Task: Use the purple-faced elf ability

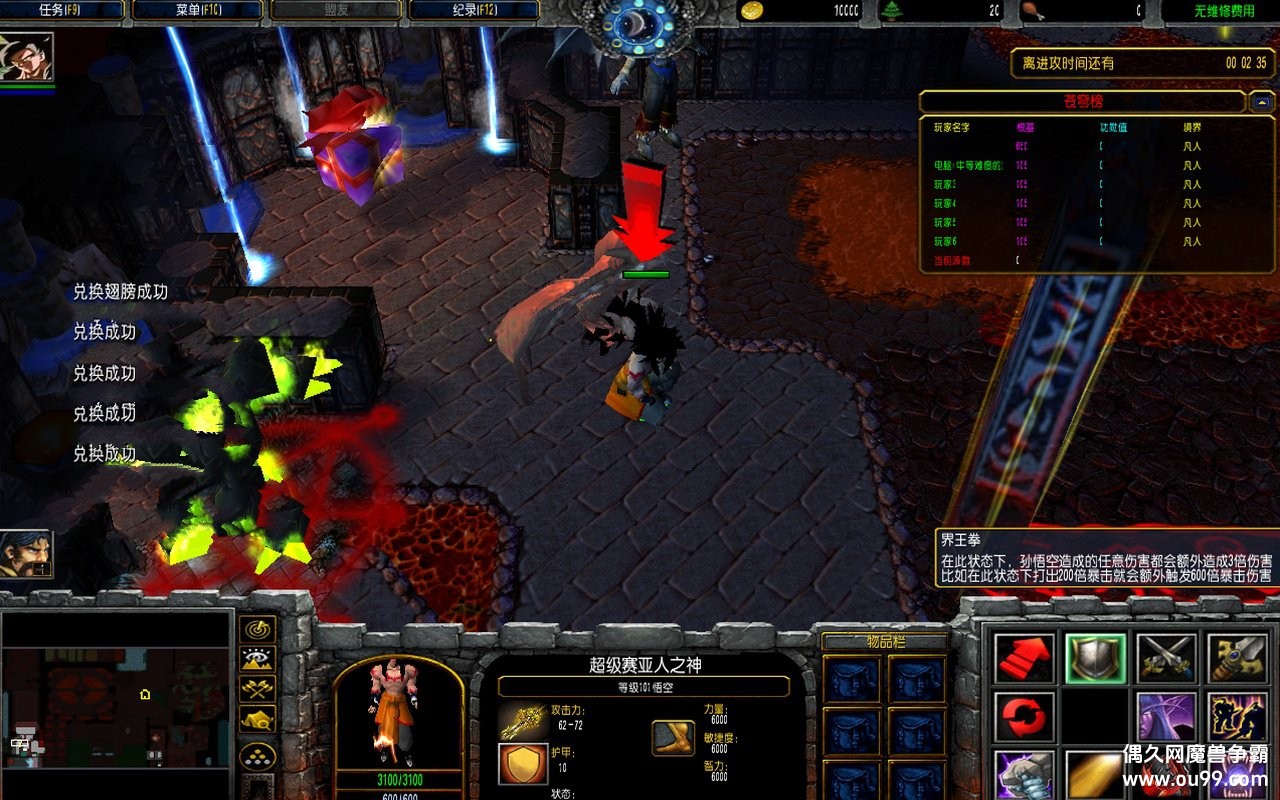Action: pyautogui.click(x=1166, y=716)
